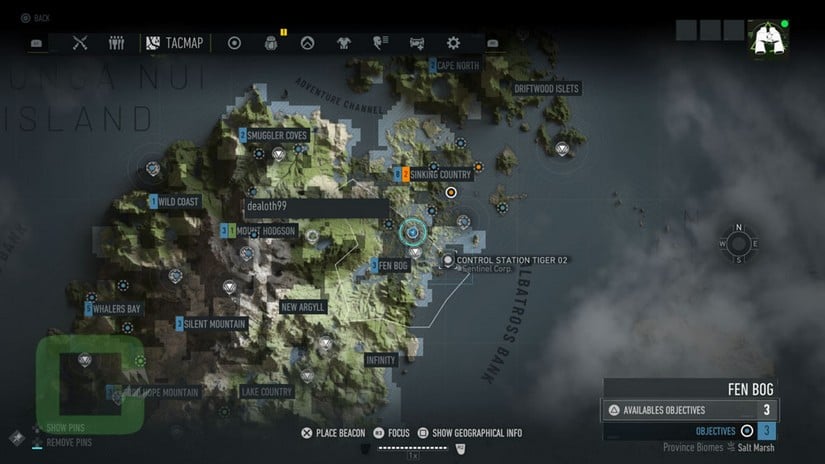Select the orange mission marker near Sinking Country

coord(451,192)
